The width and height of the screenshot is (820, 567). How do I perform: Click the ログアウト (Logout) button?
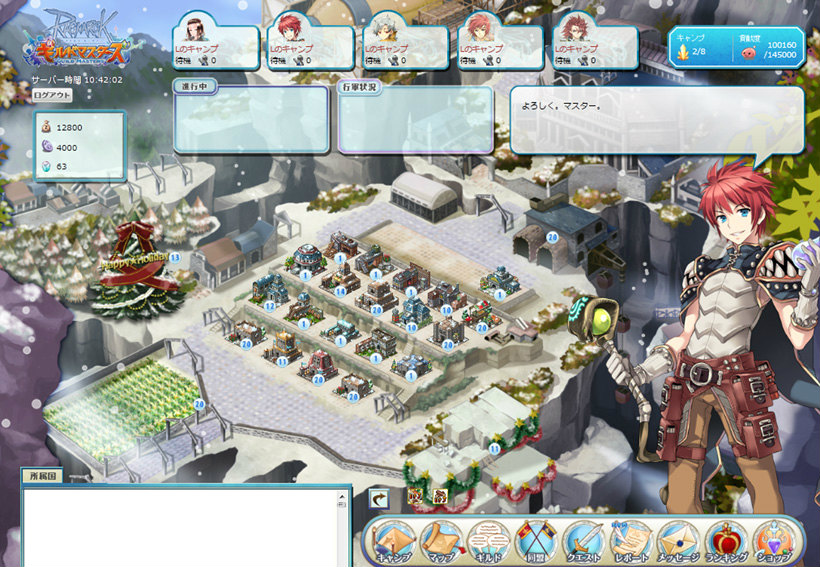[52, 95]
